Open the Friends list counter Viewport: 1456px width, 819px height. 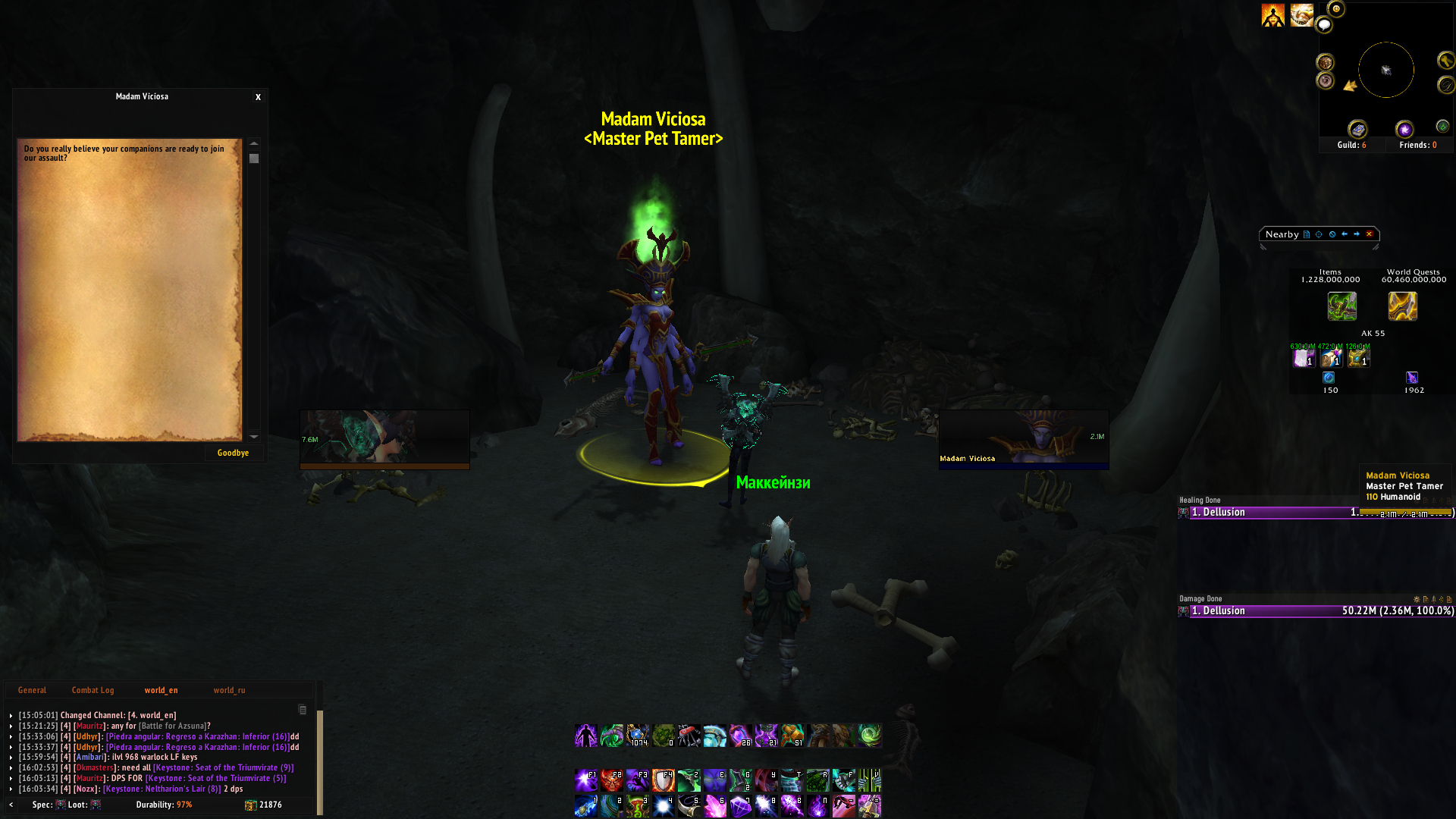[1417, 145]
